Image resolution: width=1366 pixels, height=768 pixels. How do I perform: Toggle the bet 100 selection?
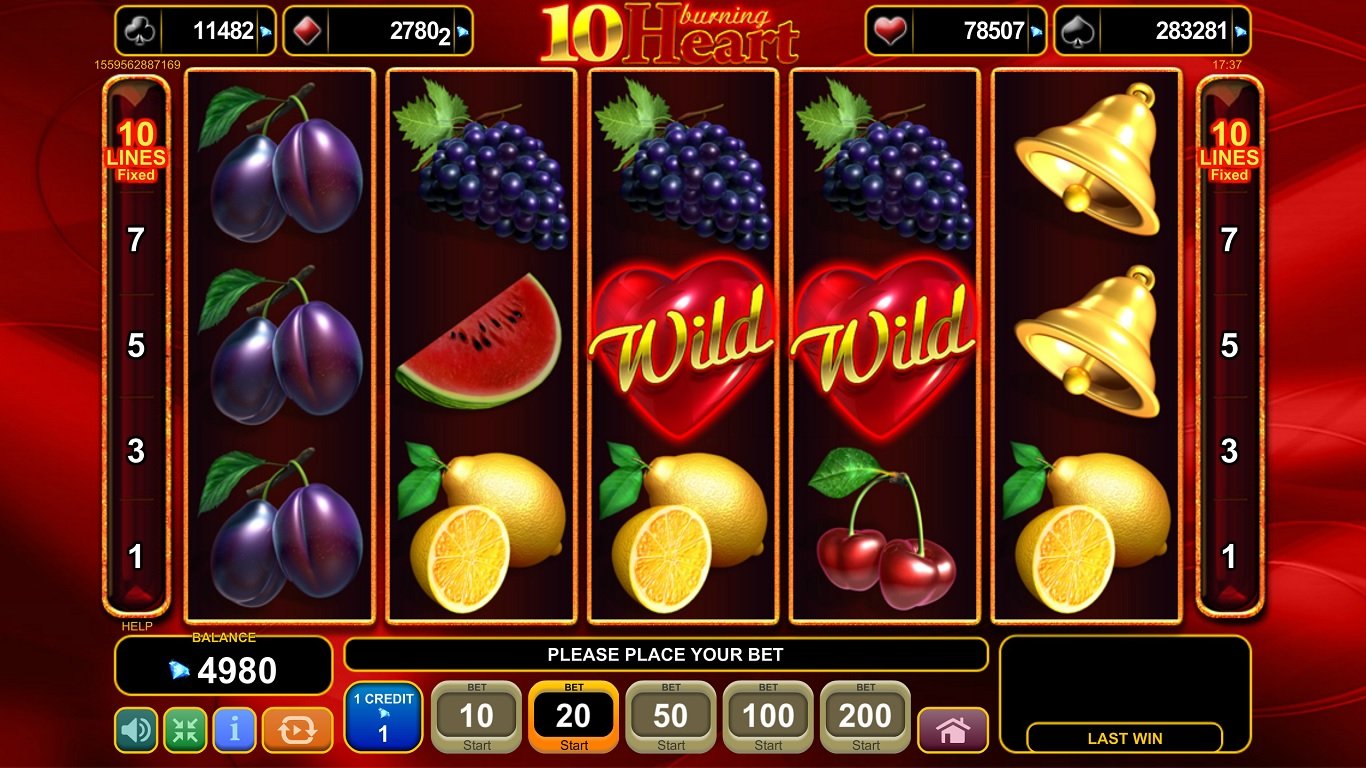(x=767, y=715)
